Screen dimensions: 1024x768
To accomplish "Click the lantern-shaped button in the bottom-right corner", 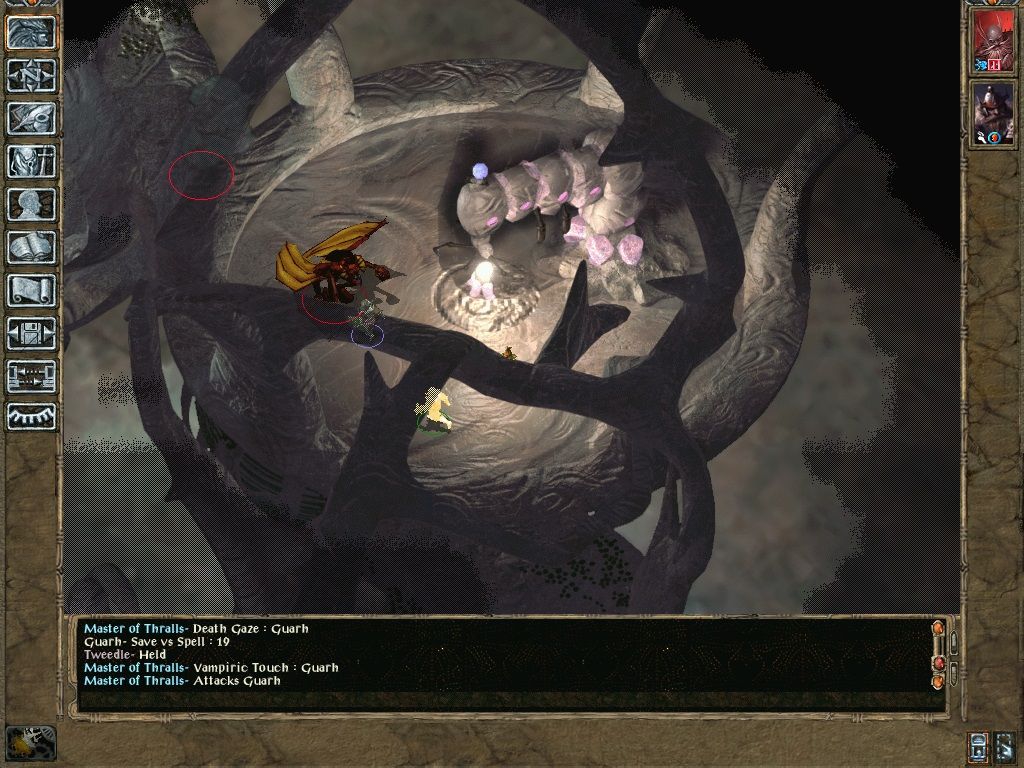I will (x=978, y=746).
